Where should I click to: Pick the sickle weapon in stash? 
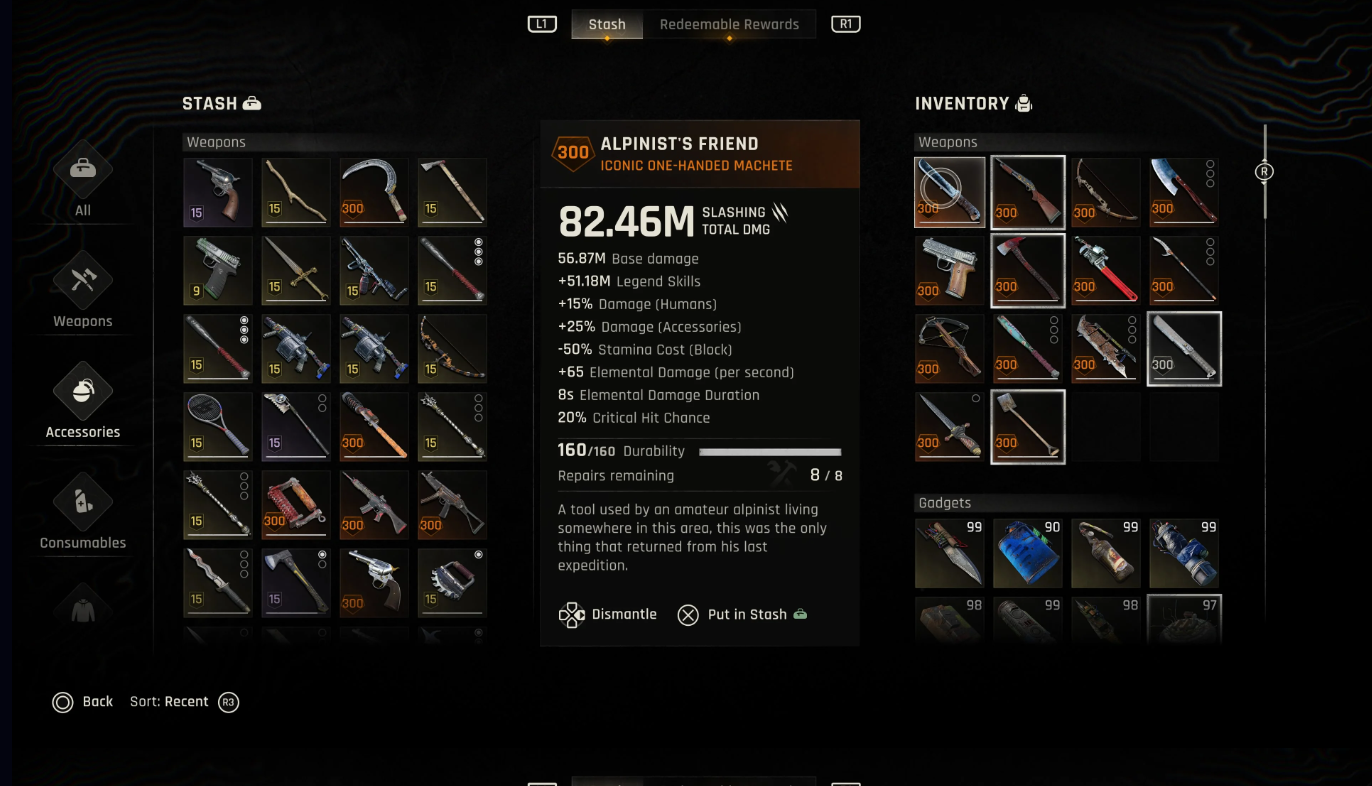(x=374, y=192)
